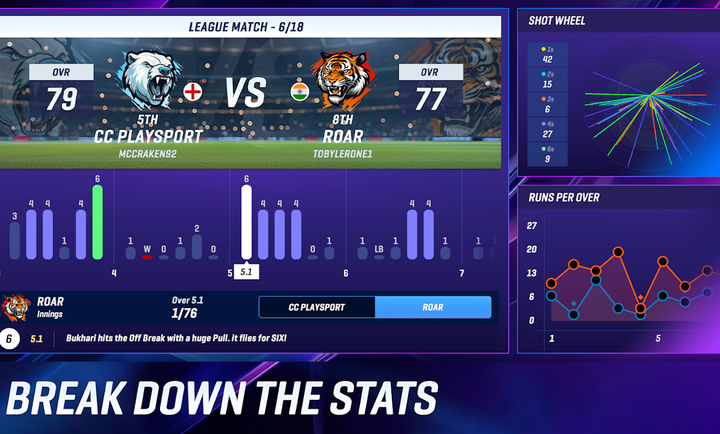Viewport: 720px width, 434px height.
Task: Toggle the 2s filter in Shot Wheel
Action: tap(547, 80)
